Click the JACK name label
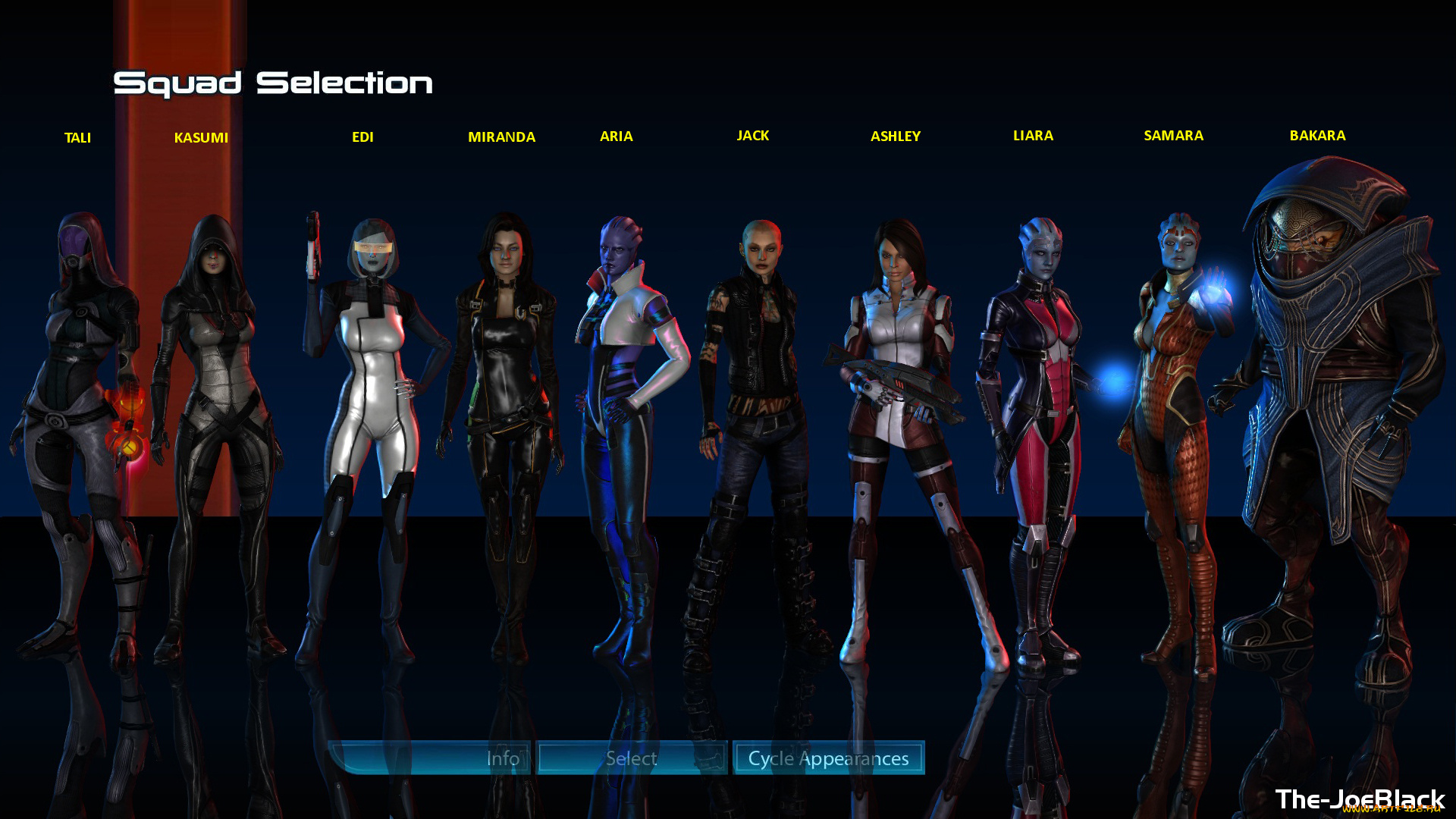Viewport: 1456px width, 819px height. click(x=753, y=136)
